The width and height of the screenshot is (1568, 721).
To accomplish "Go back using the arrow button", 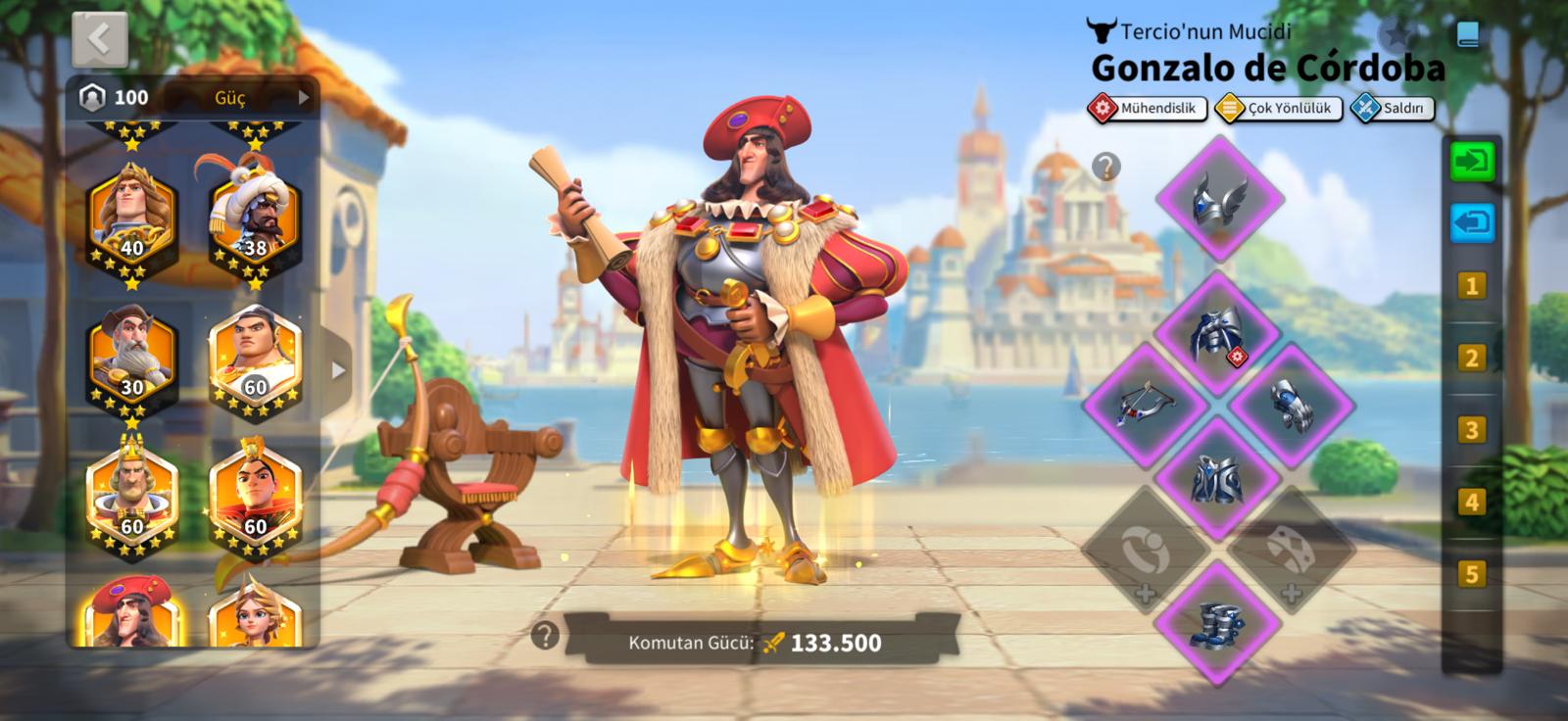I will tap(99, 39).
